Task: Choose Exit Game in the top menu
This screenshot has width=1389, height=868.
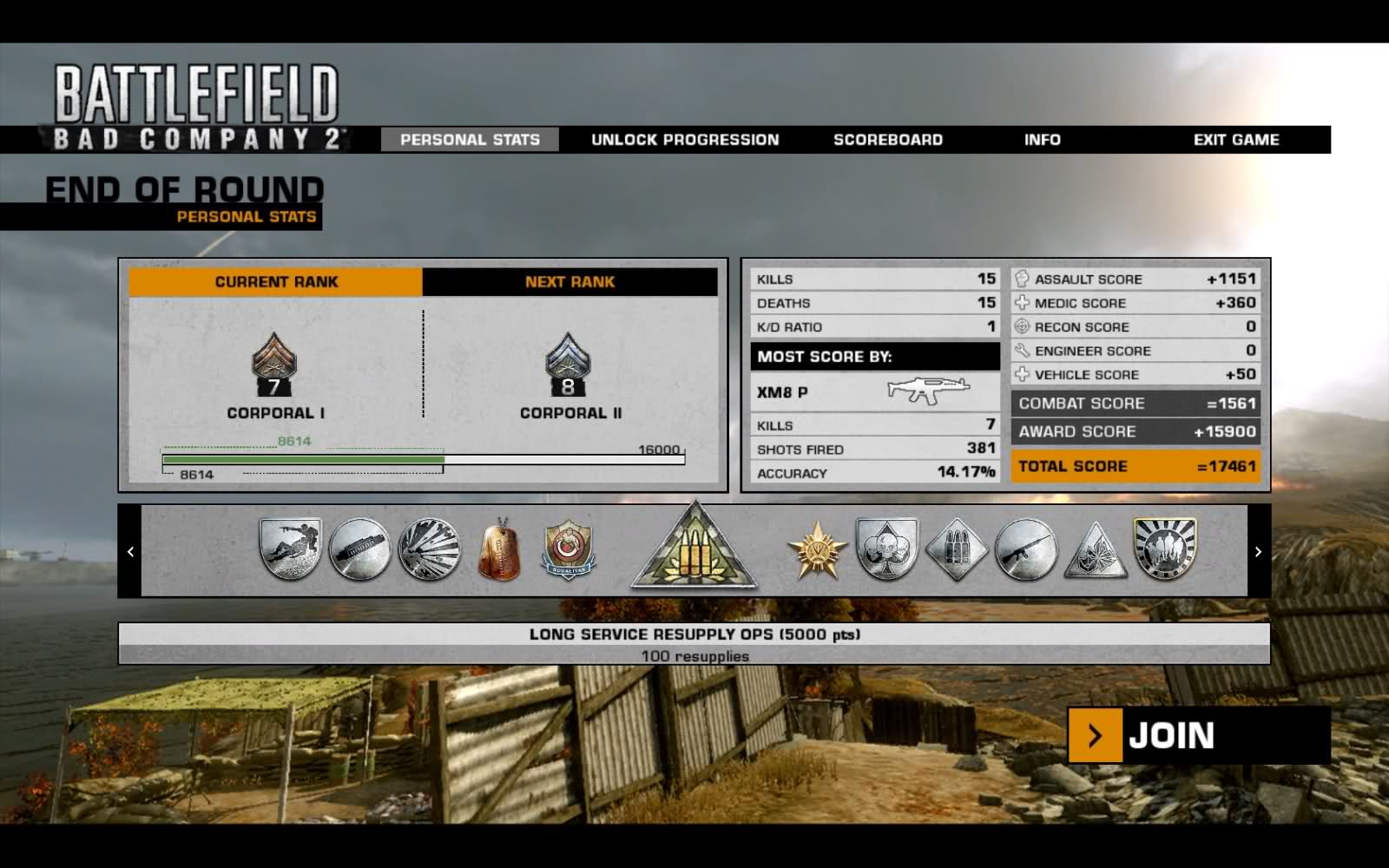Action: tap(1235, 140)
